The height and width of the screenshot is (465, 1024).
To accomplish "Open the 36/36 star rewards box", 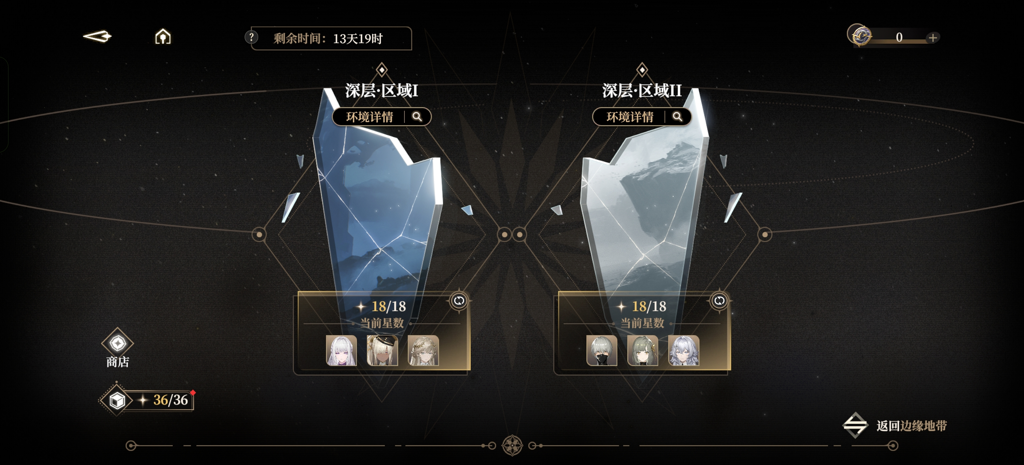I will (x=116, y=400).
